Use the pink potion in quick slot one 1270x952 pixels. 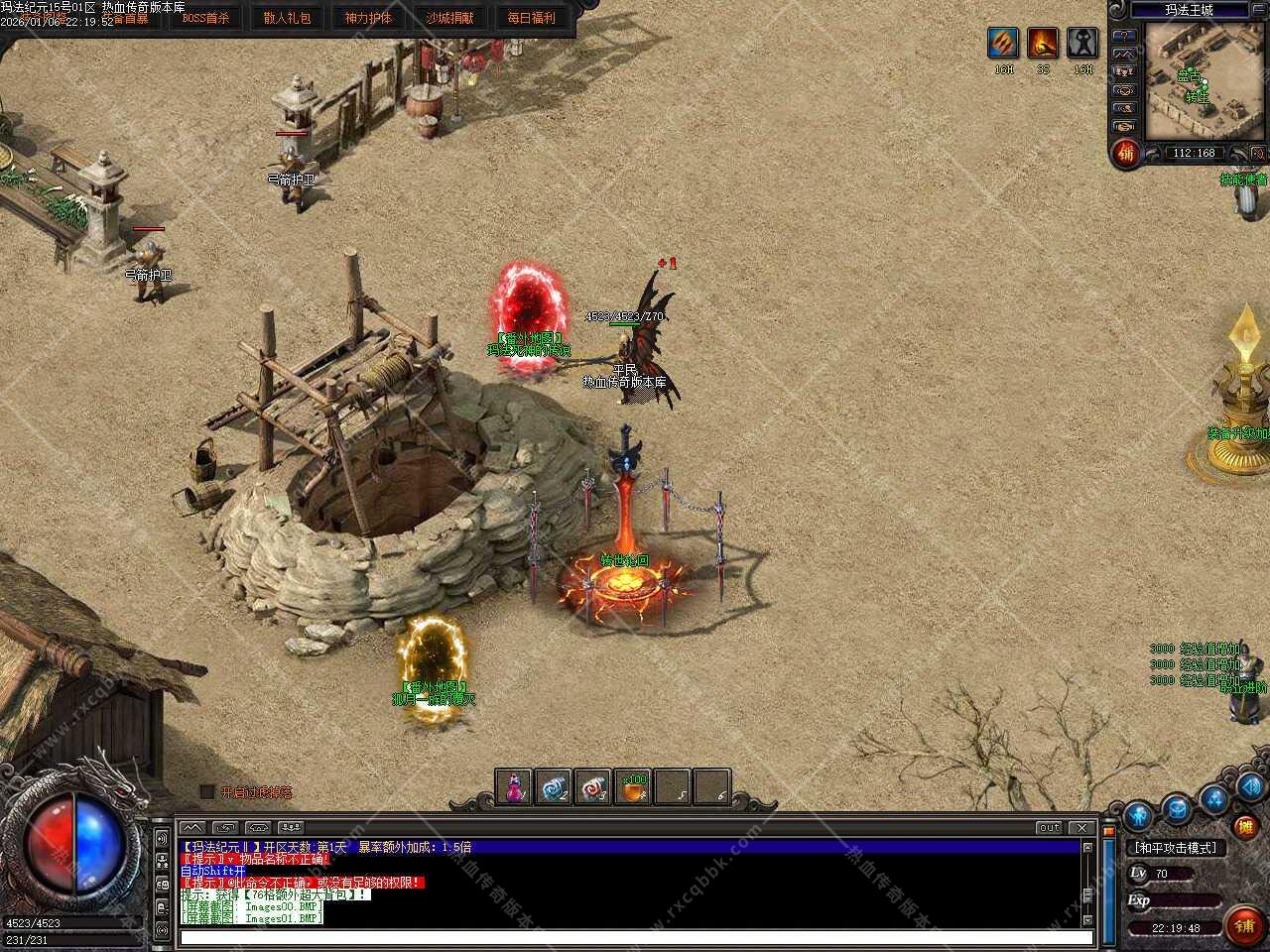click(514, 787)
